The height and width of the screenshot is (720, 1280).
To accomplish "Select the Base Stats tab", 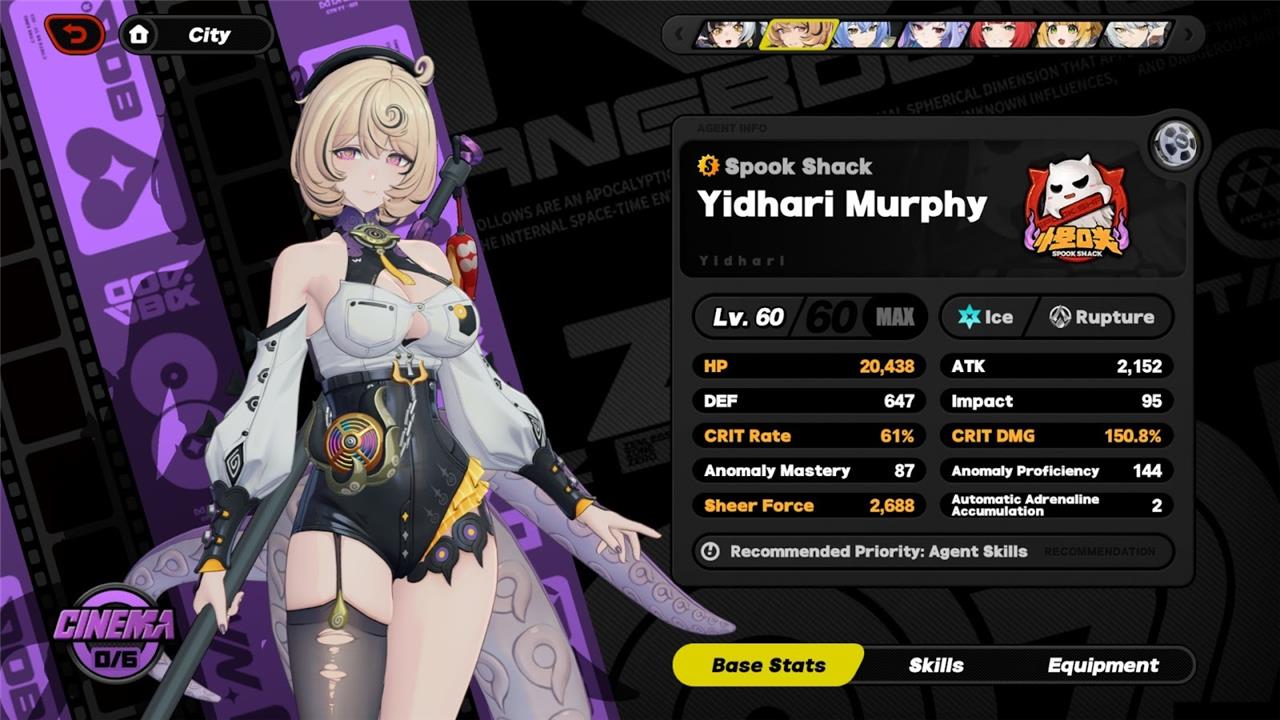I will coord(768,665).
